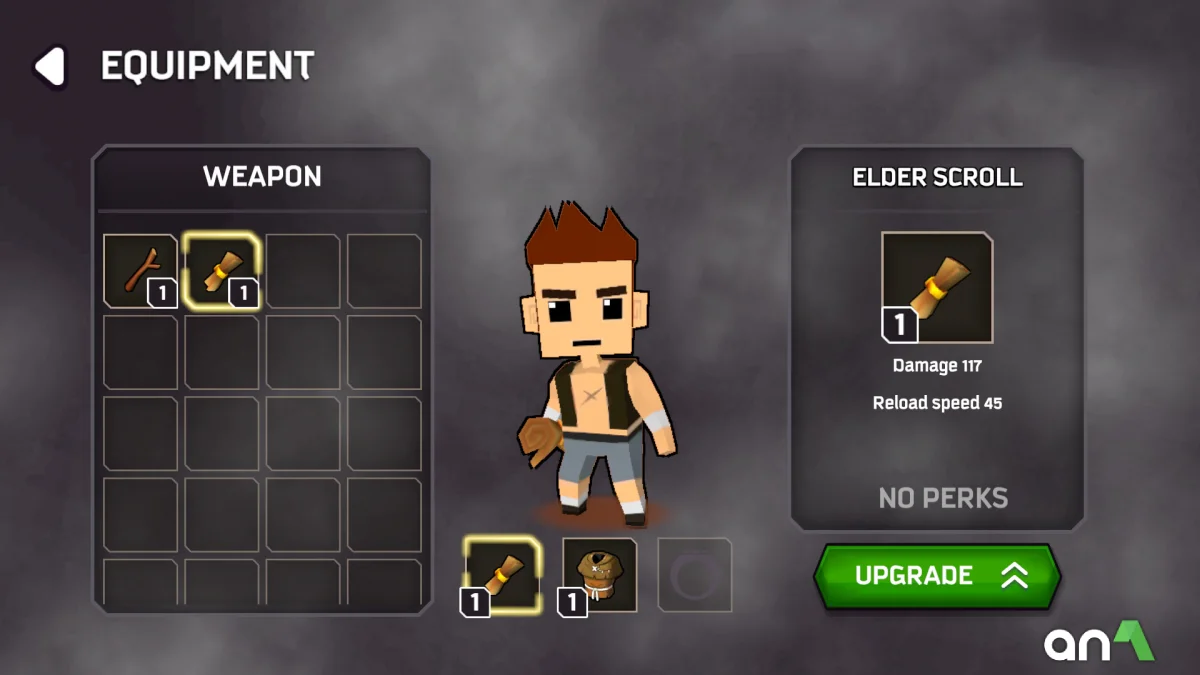The width and height of the screenshot is (1200, 675).
Task: Go back from the Equipment screen
Action: 49,67
